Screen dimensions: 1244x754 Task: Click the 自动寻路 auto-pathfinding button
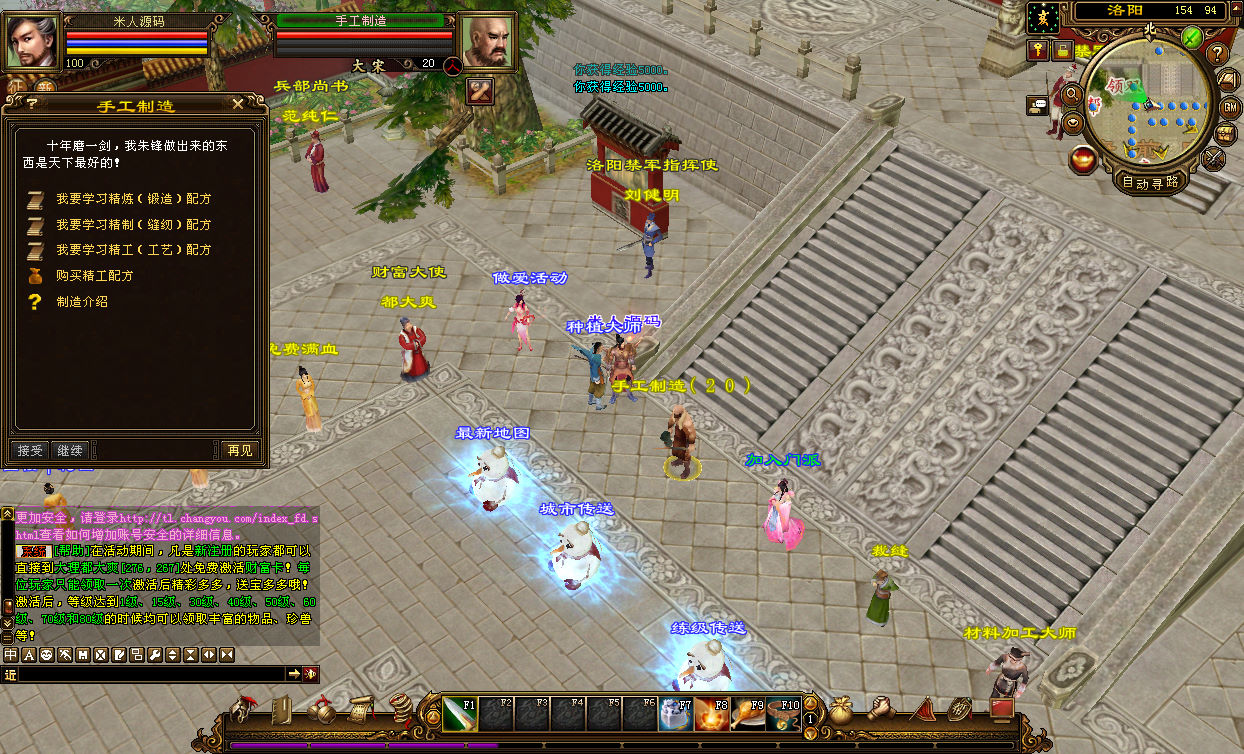point(1150,182)
